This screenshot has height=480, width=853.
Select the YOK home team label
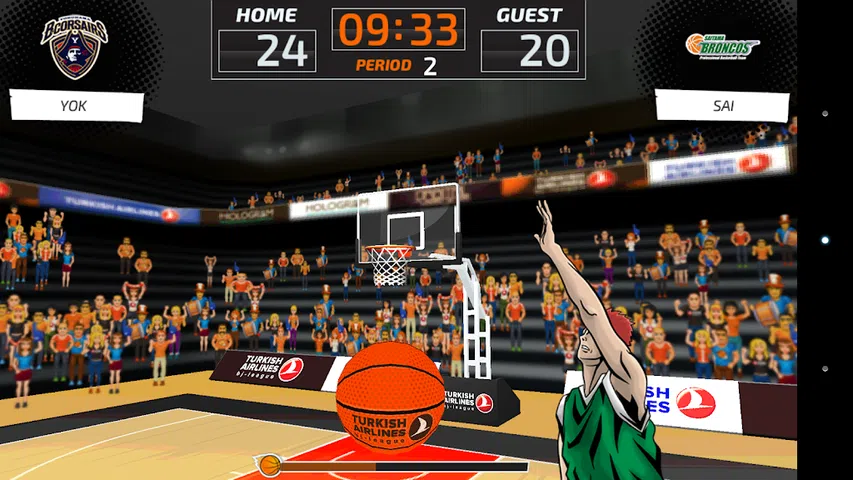(x=76, y=106)
